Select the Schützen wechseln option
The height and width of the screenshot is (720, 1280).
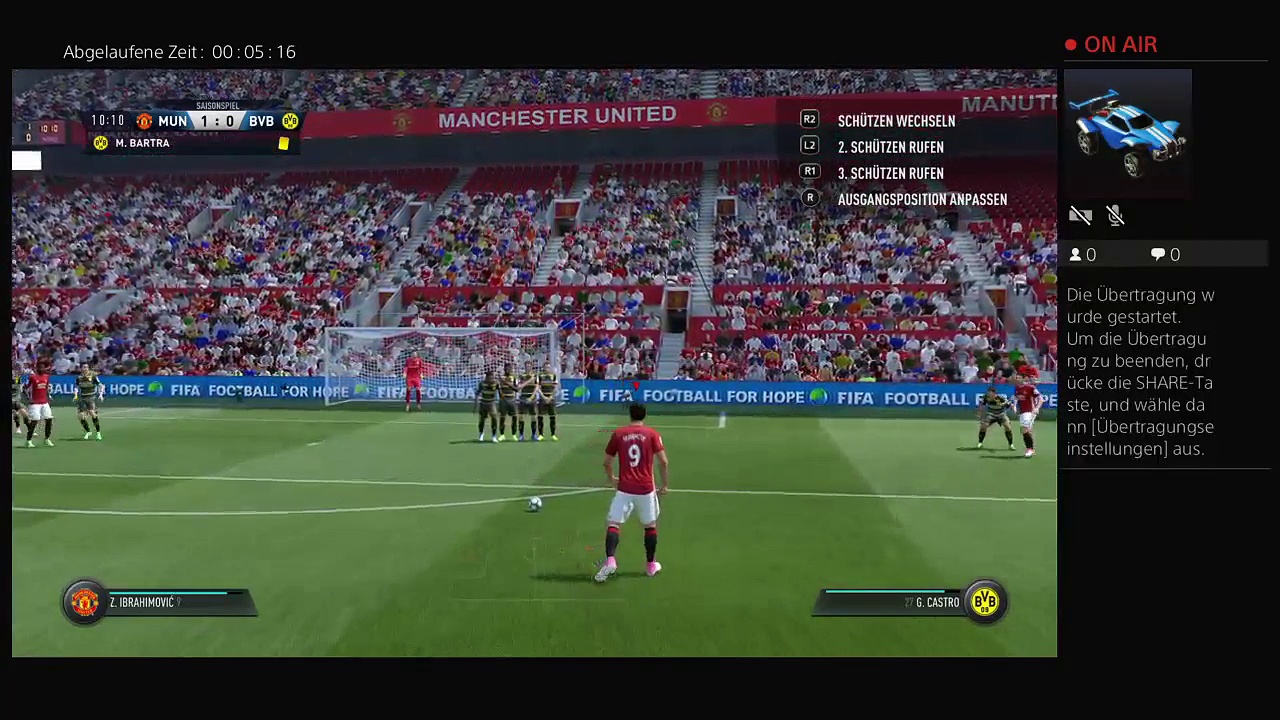pyautogui.click(x=895, y=121)
